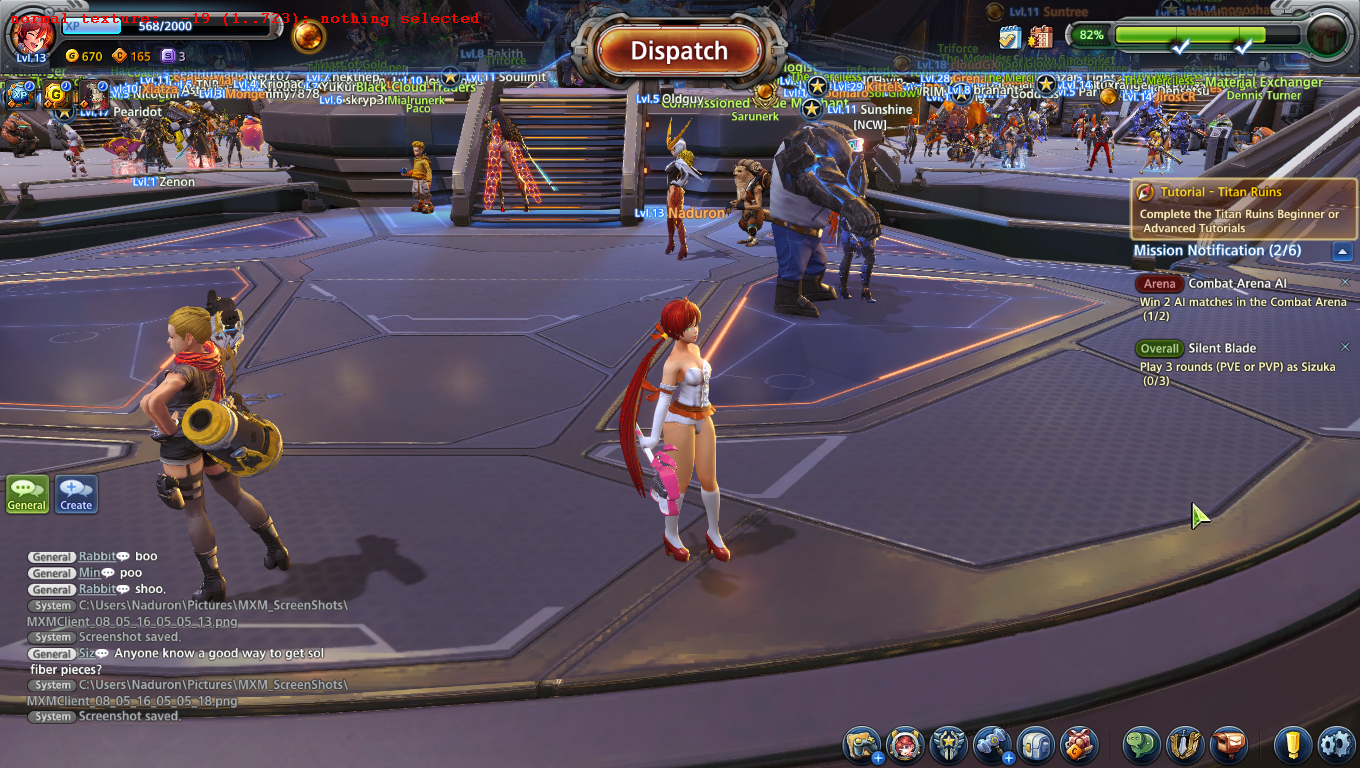The image size is (1360, 768).
Task: Open the settings gears icon
Action: click(1336, 745)
